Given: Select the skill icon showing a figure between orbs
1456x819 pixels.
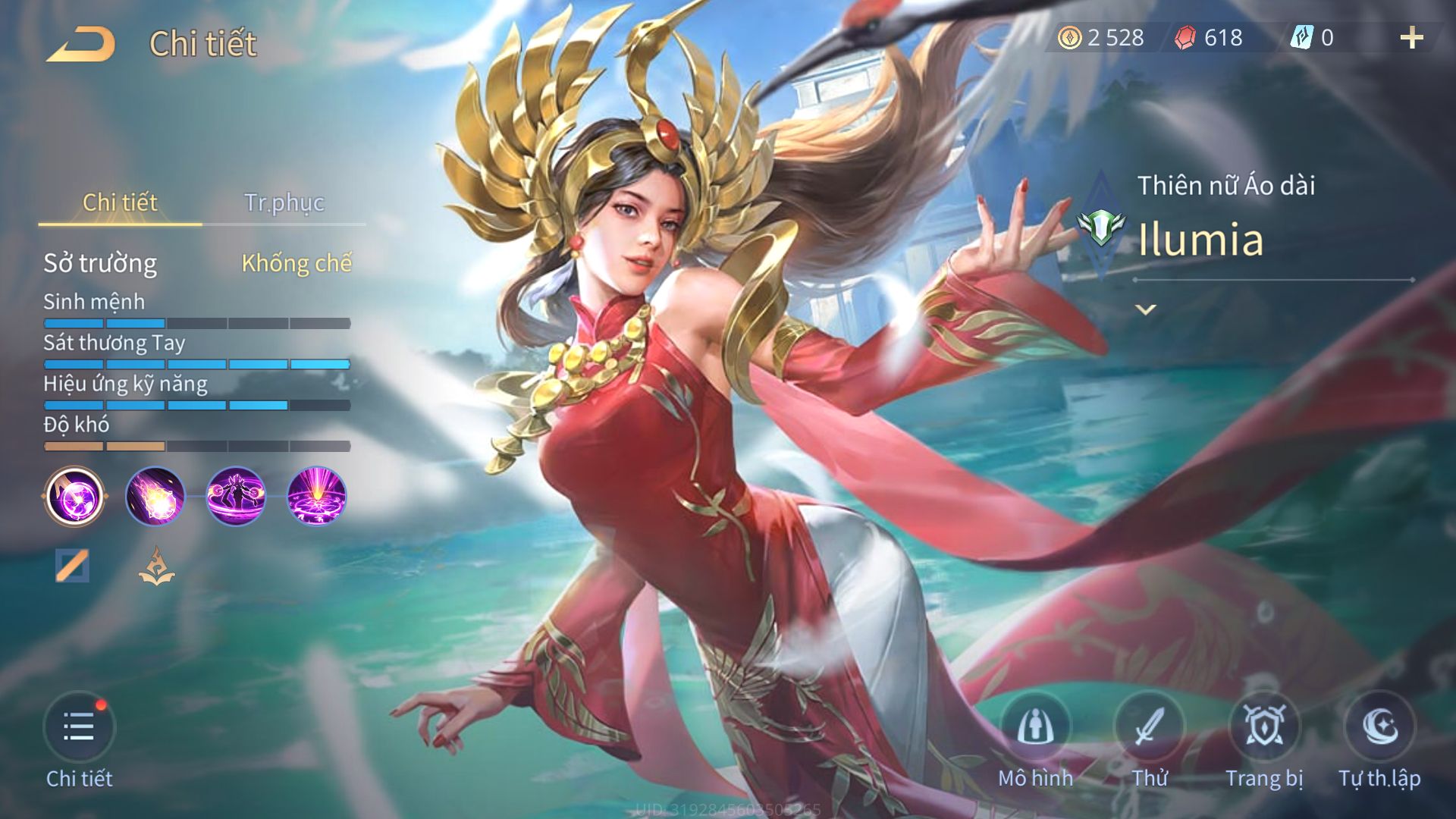Looking at the screenshot, I should click(236, 497).
